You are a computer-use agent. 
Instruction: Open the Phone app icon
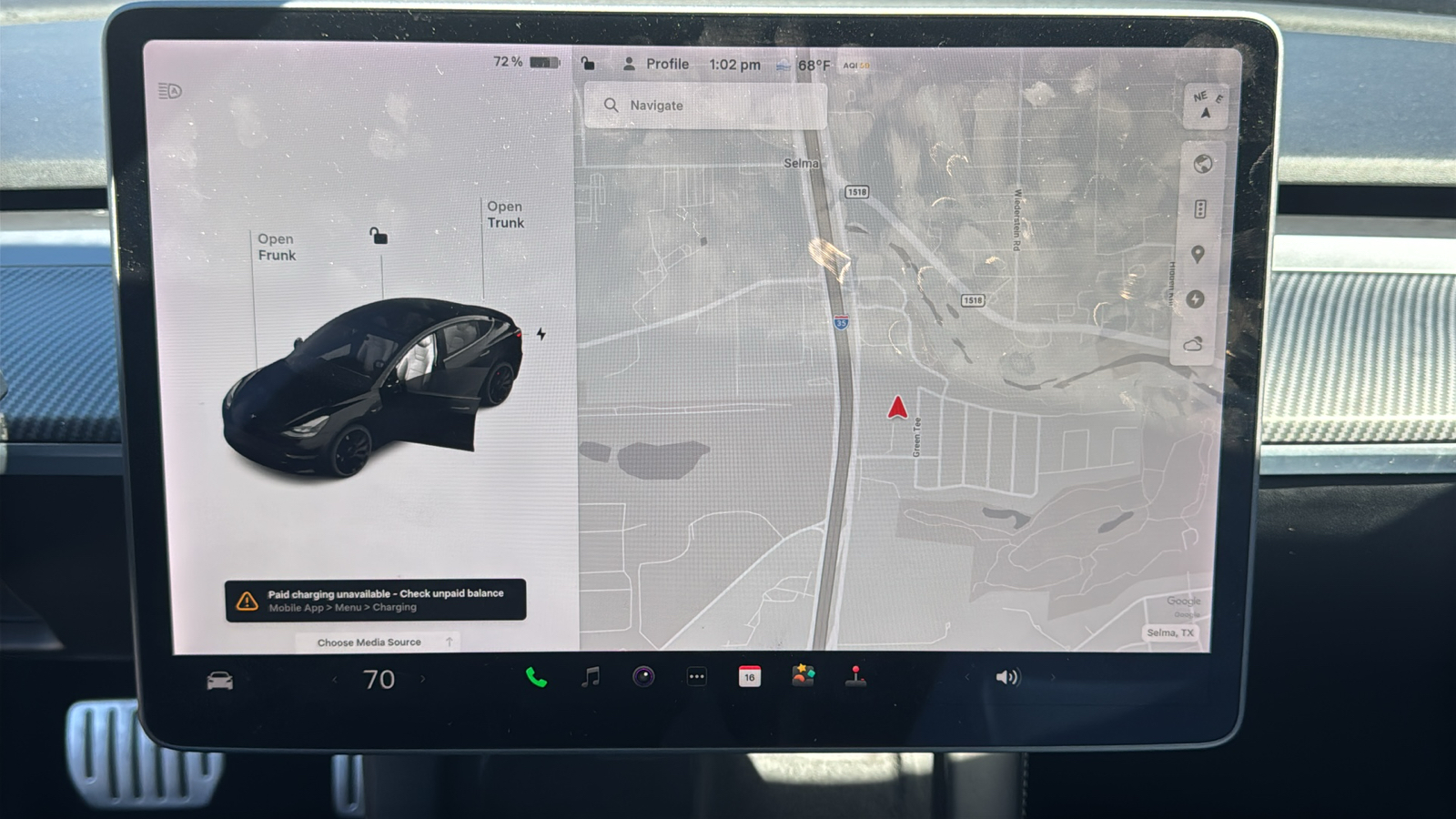tap(536, 677)
